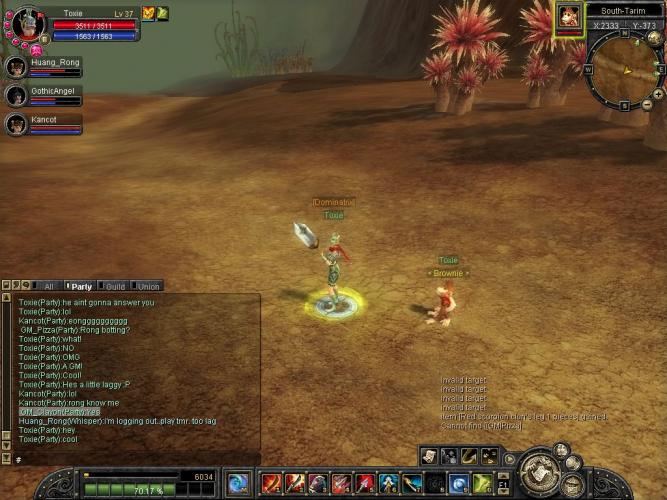Click the orange butterfly buff icon
The width and height of the screenshot is (667, 500).
tap(148, 13)
